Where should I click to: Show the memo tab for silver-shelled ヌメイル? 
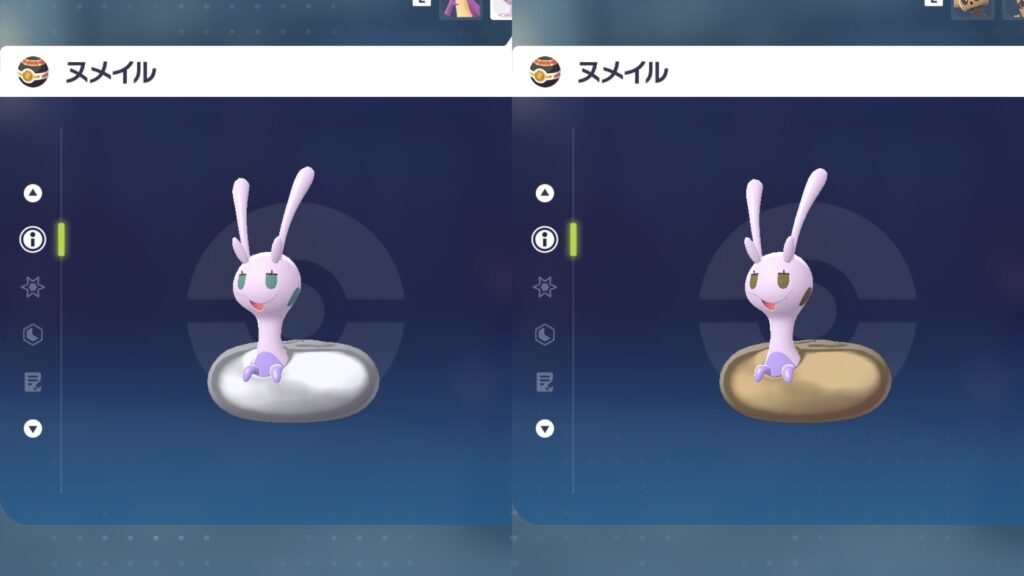click(33, 381)
